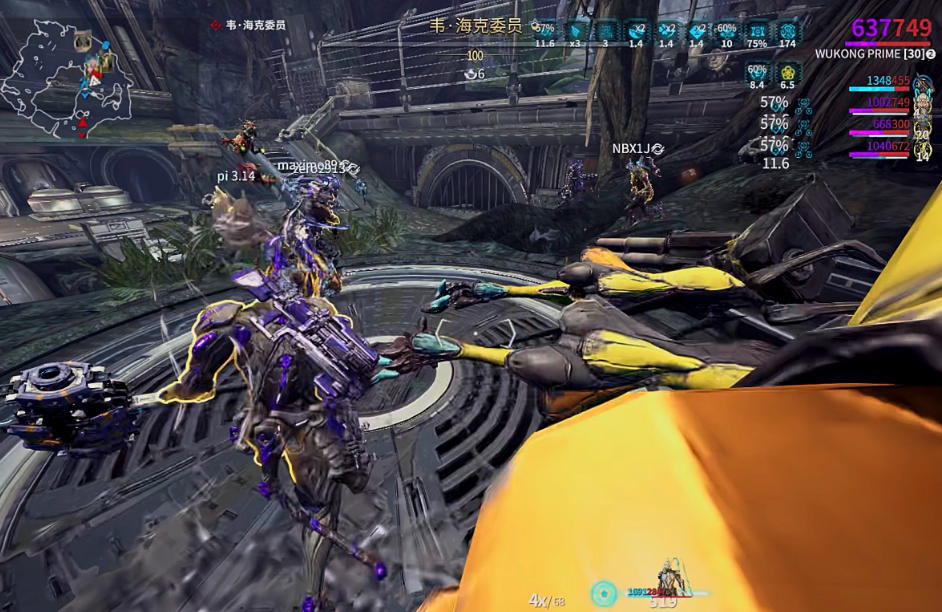The height and width of the screenshot is (612, 942).
Task: Click the buff icon showing 174
Action: click(x=788, y=31)
